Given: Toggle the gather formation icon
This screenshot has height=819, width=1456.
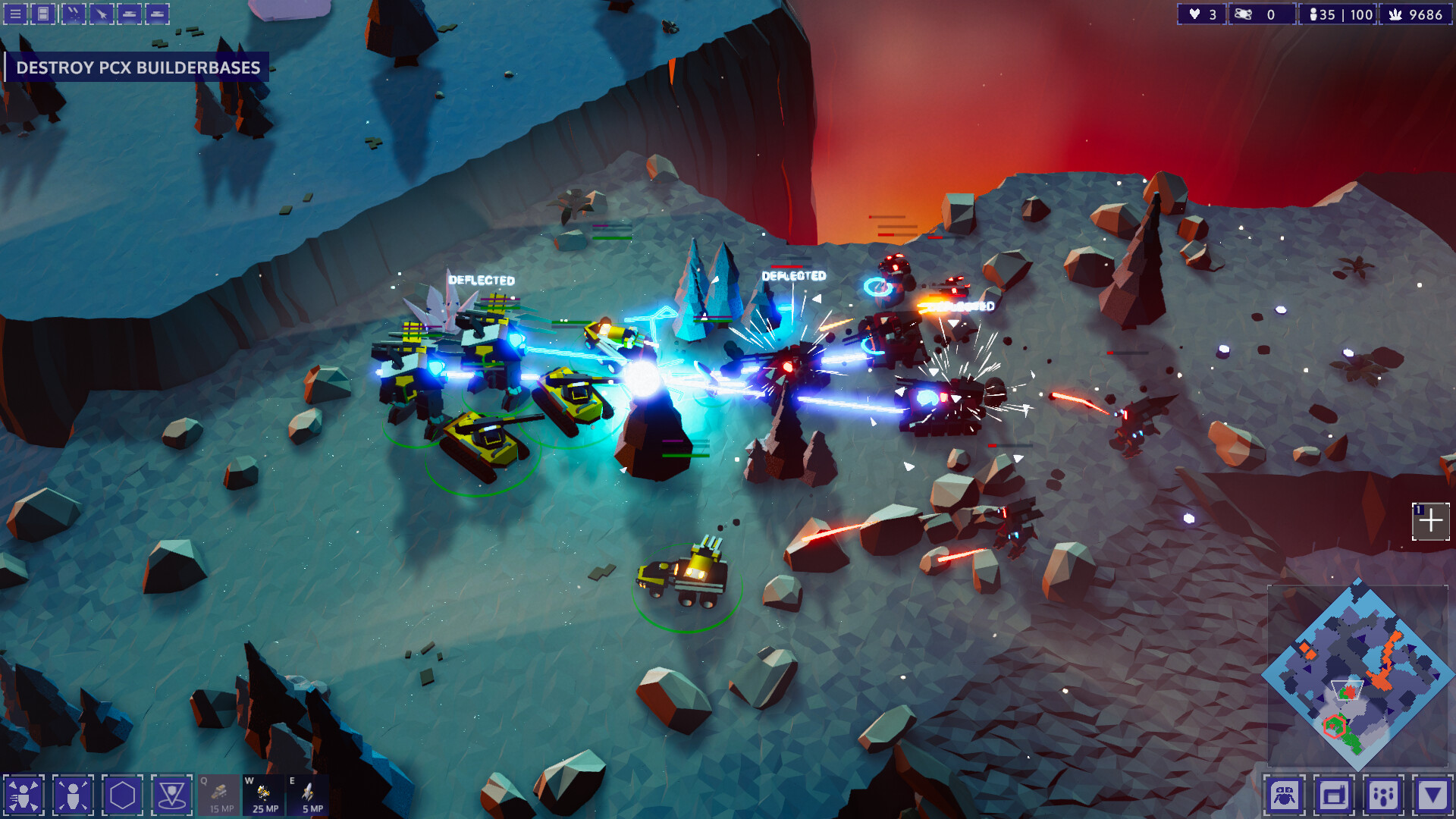Looking at the screenshot, I should (x=74, y=794).
